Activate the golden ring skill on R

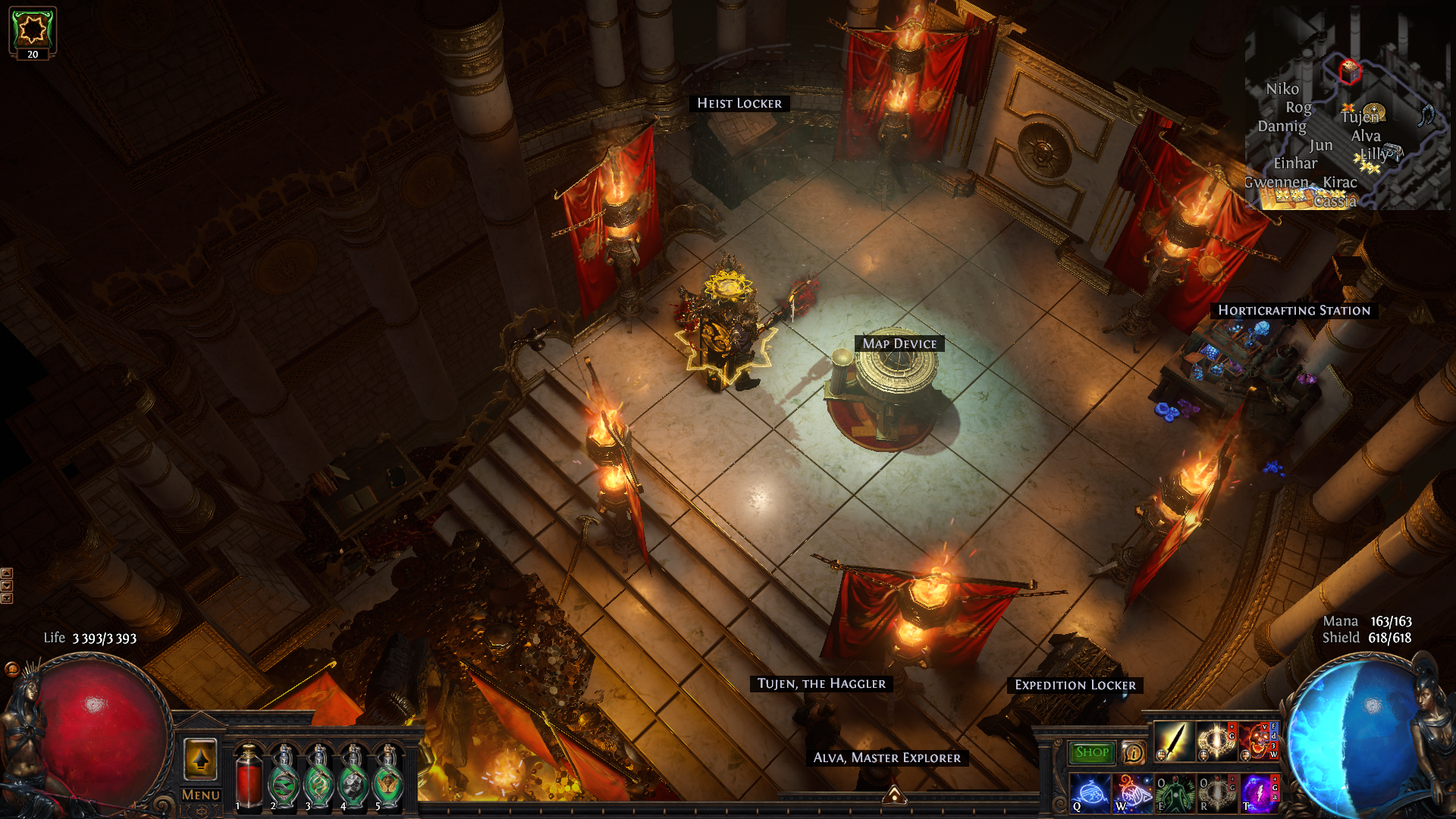coord(1216,792)
